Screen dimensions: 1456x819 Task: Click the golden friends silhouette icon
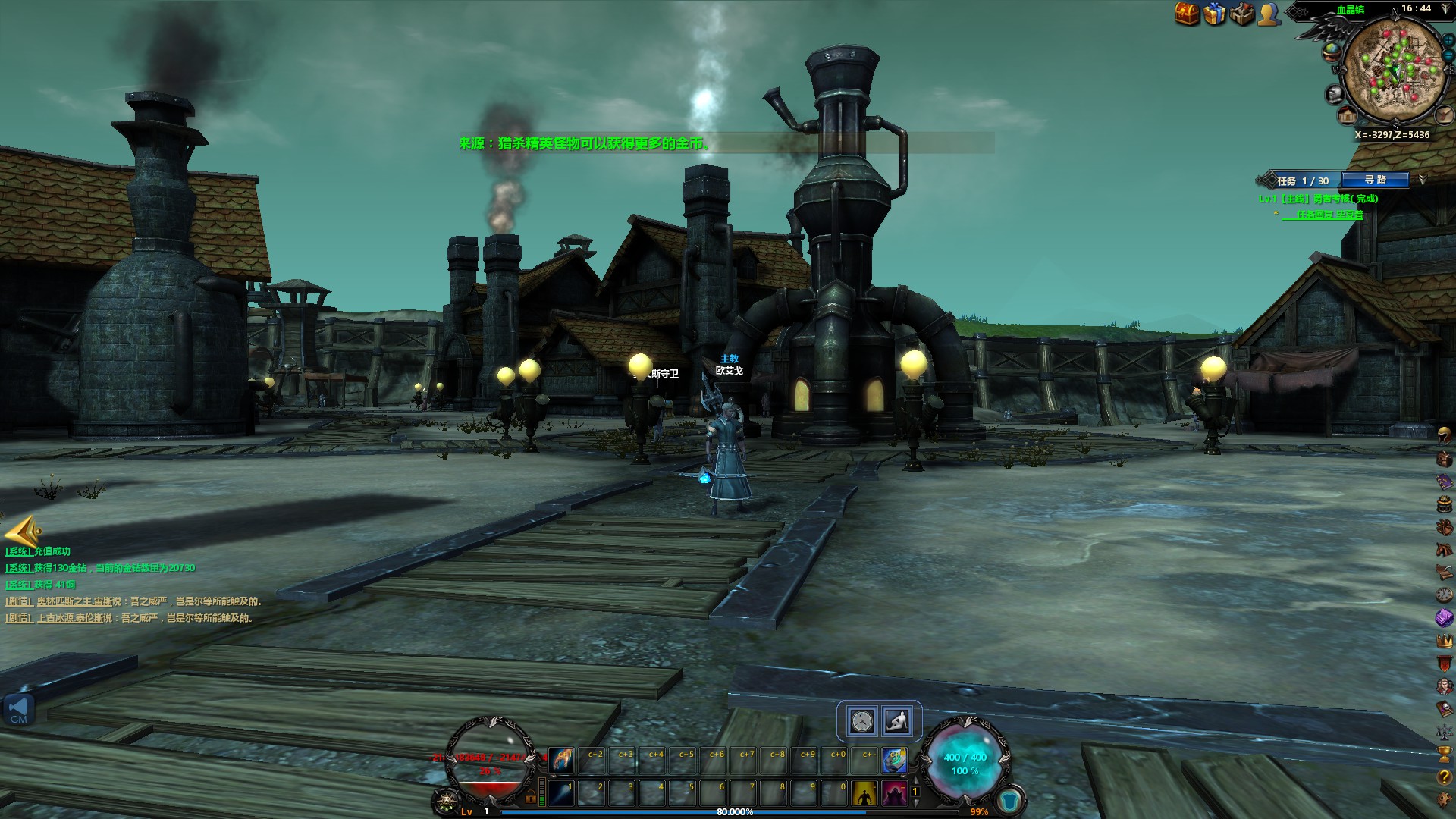point(1269,14)
